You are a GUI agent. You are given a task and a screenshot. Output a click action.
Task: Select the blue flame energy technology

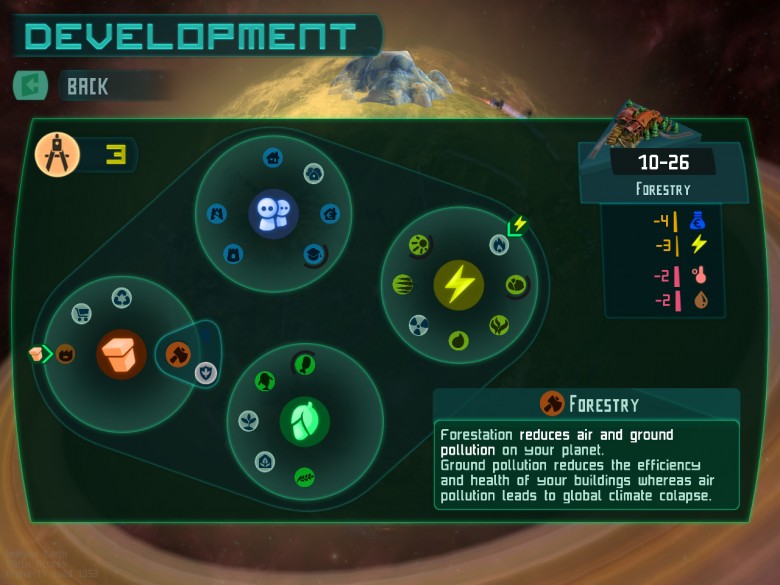click(x=498, y=244)
